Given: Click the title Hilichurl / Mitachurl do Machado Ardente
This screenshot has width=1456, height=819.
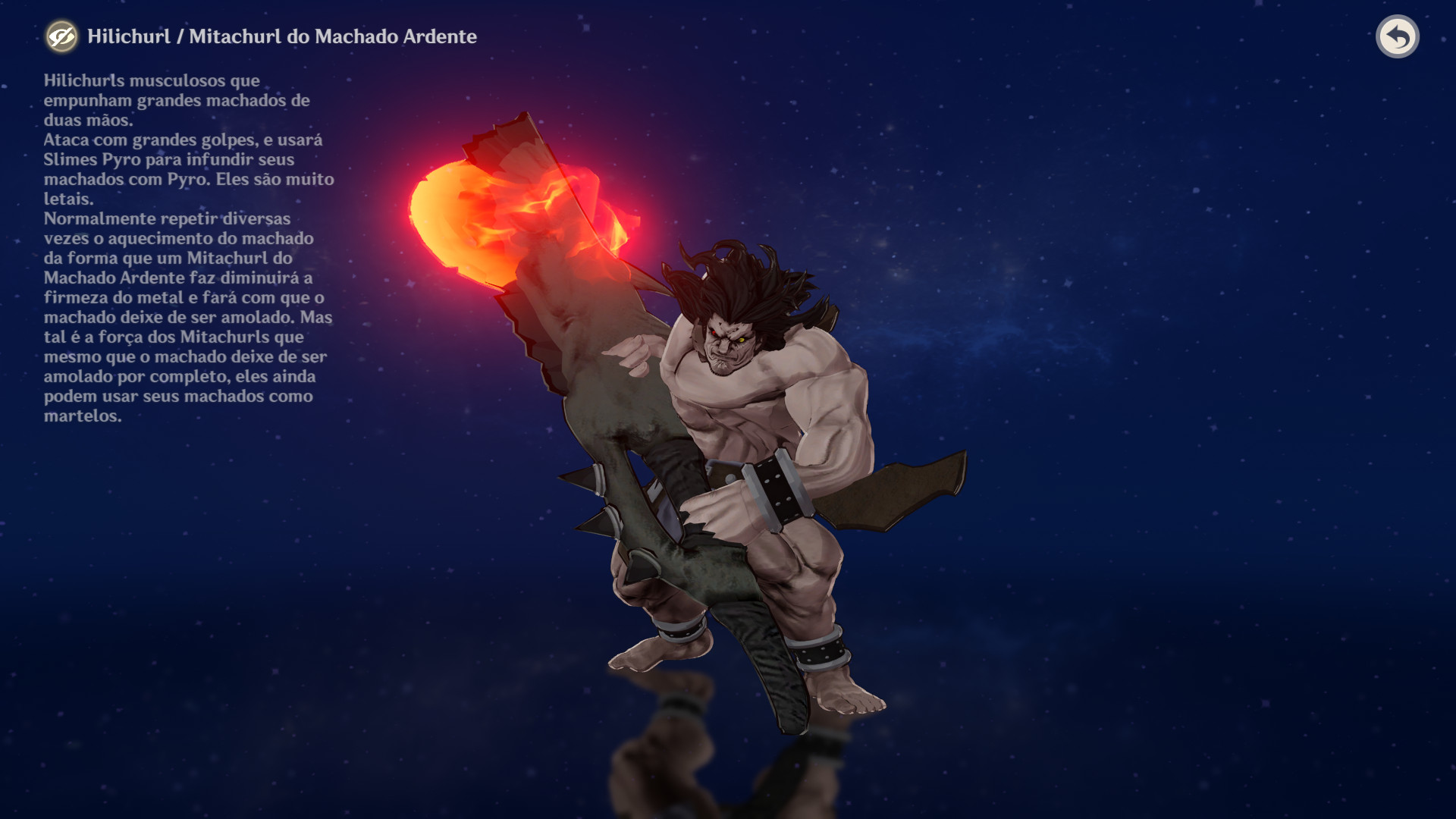Looking at the screenshot, I should (x=281, y=36).
